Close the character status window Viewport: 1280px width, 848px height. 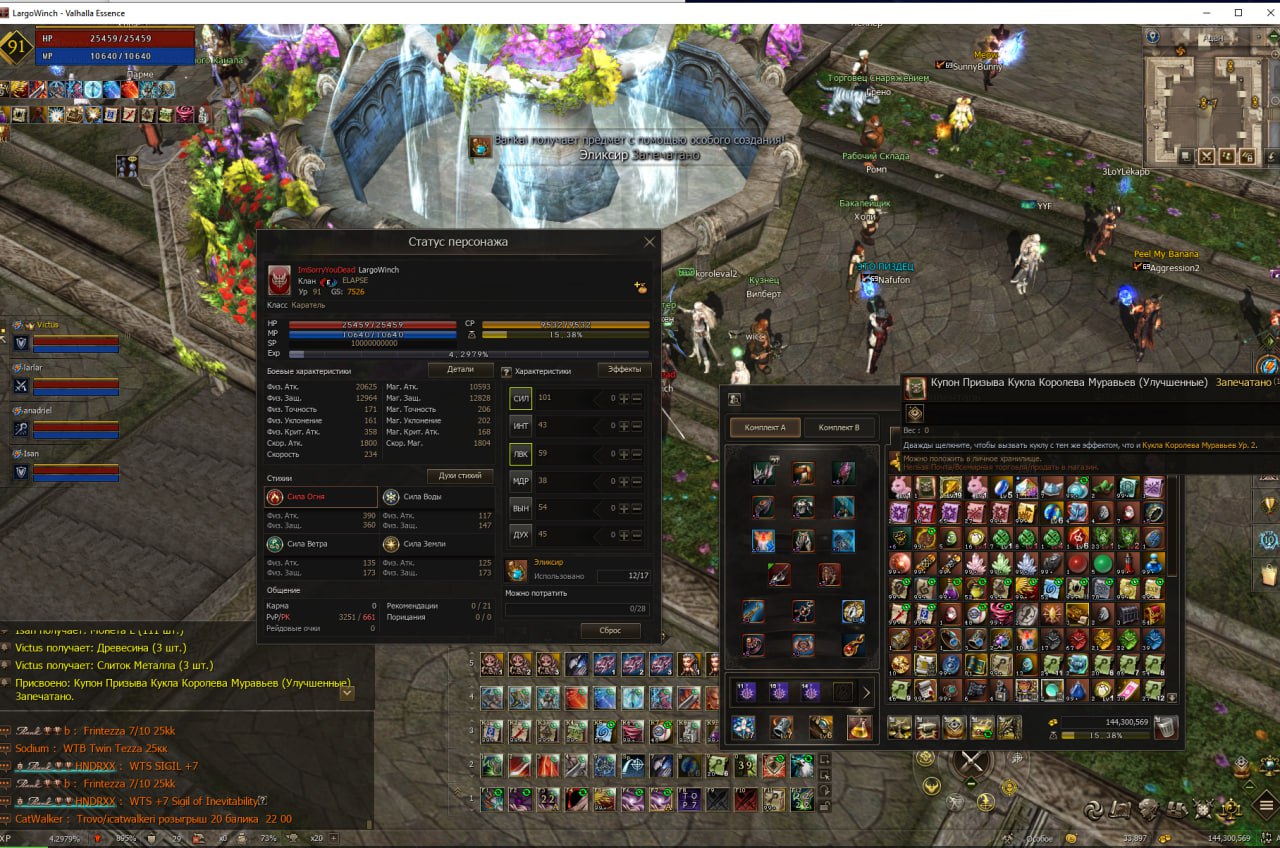pos(649,242)
